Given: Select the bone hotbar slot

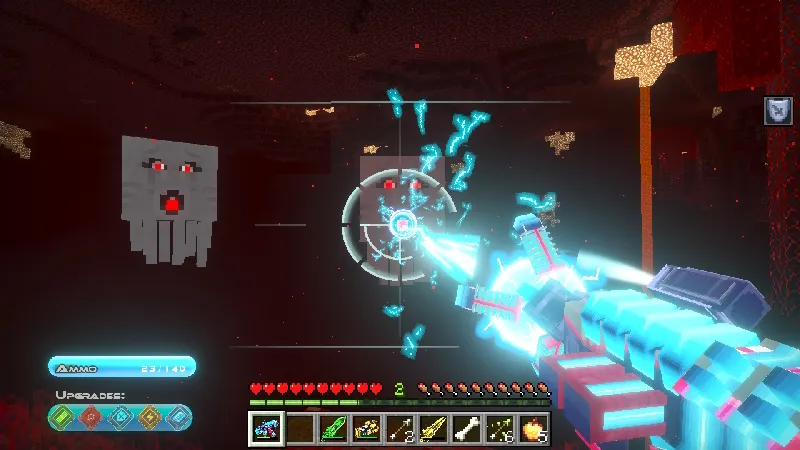Looking at the screenshot, I should [x=467, y=429].
